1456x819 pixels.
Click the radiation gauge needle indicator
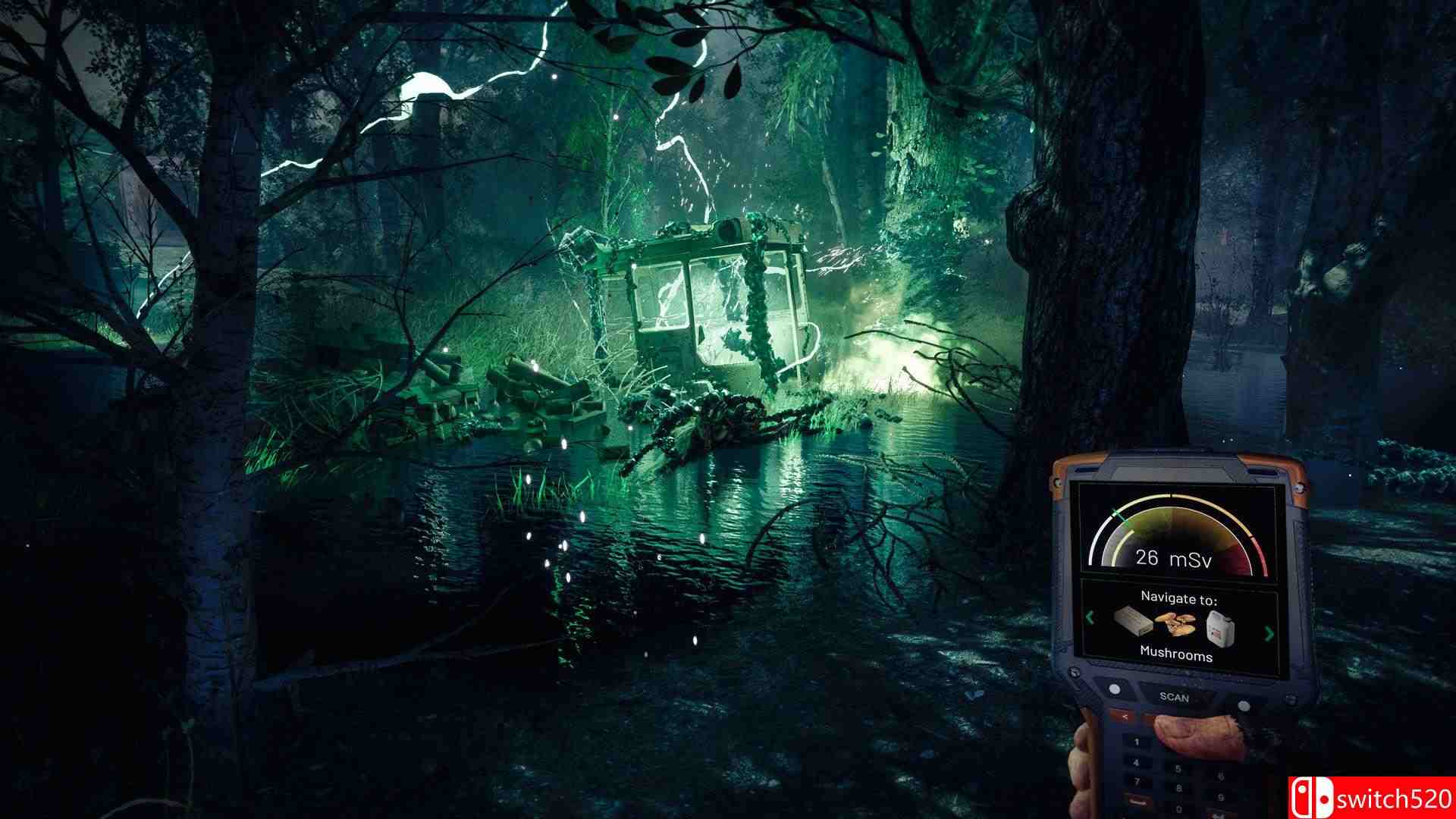click(1116, 513)
